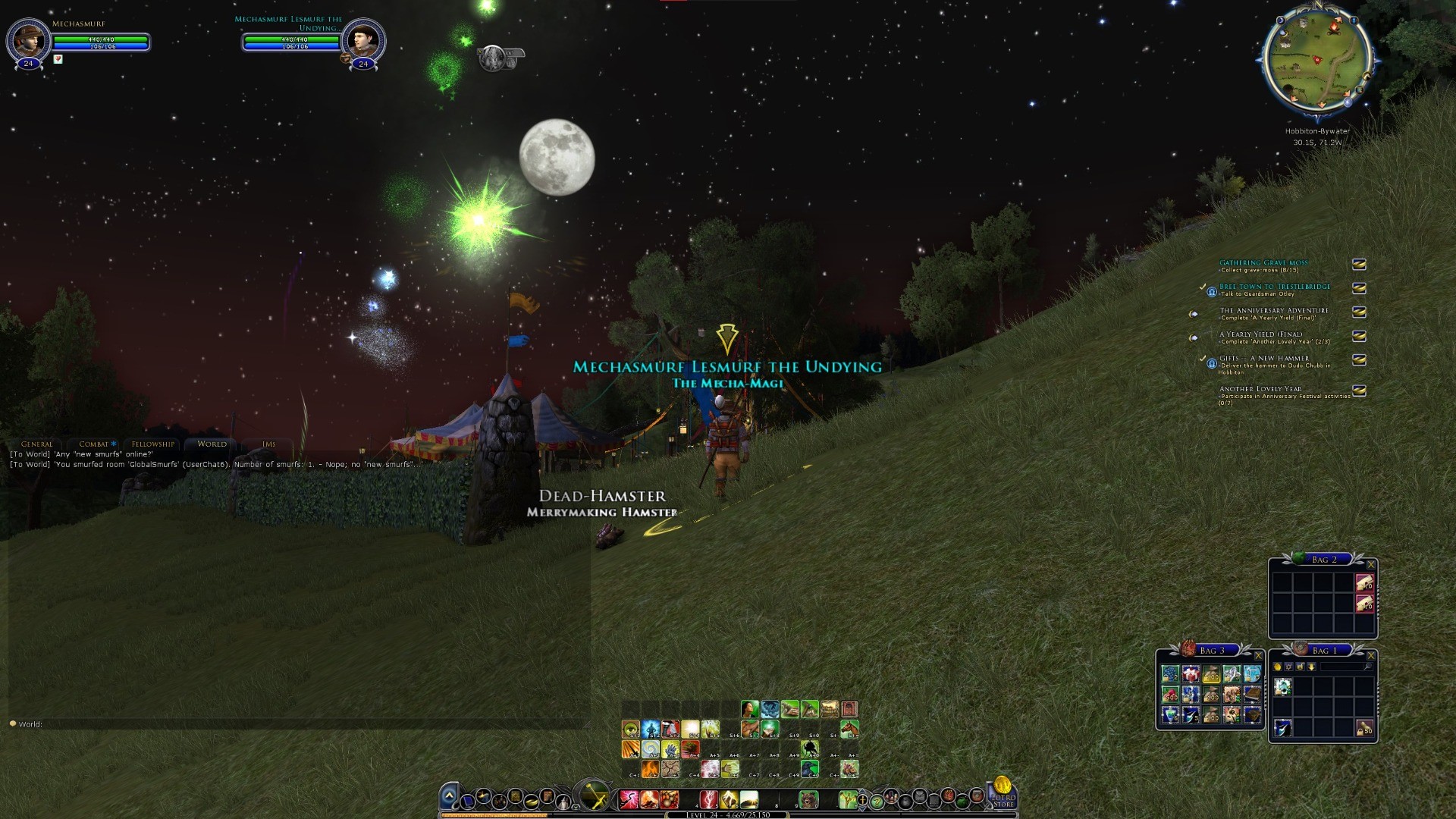
Task: Click the crossed swords auto-attack button
Action: click(x=594, y=796)
